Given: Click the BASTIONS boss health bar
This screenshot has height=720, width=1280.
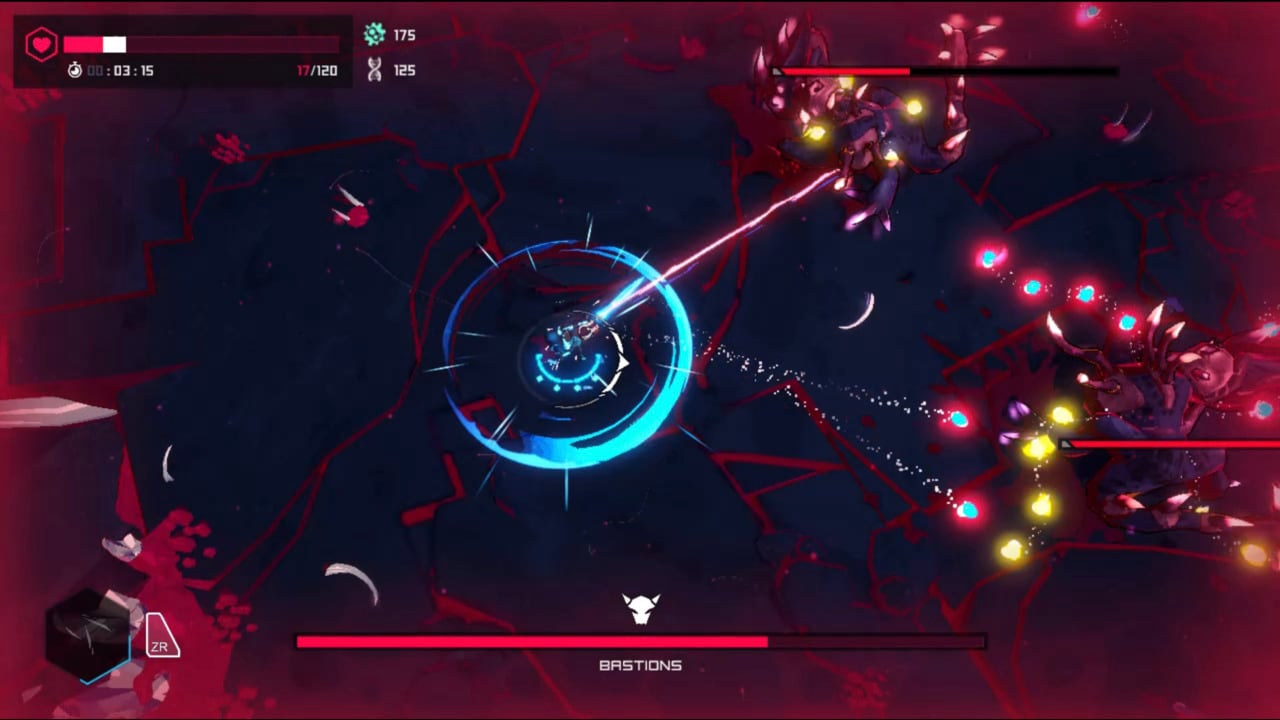Looking at the screenshot, I should (640, 642).
